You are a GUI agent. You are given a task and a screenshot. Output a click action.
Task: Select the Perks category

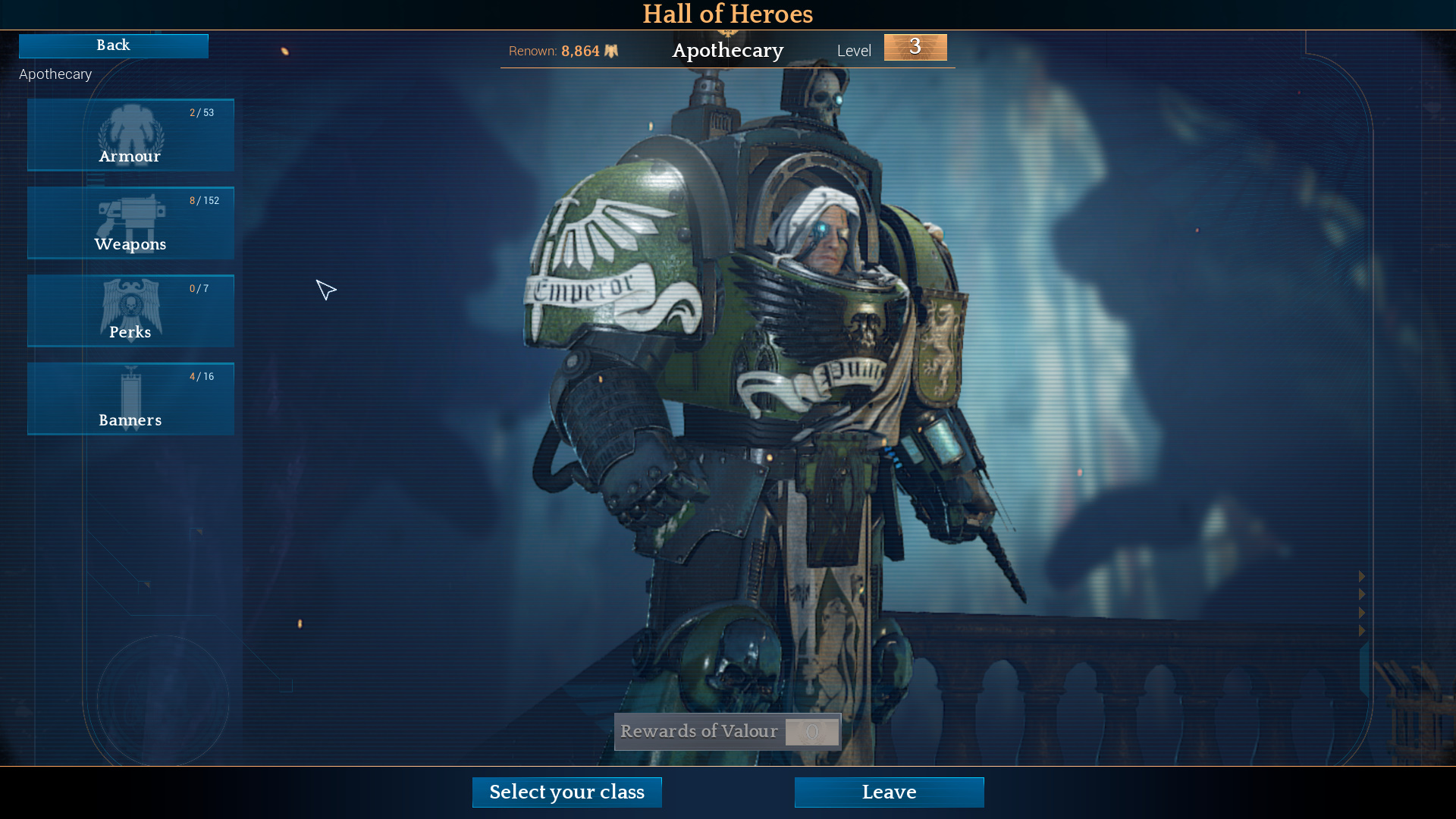[x=130, y=311]
